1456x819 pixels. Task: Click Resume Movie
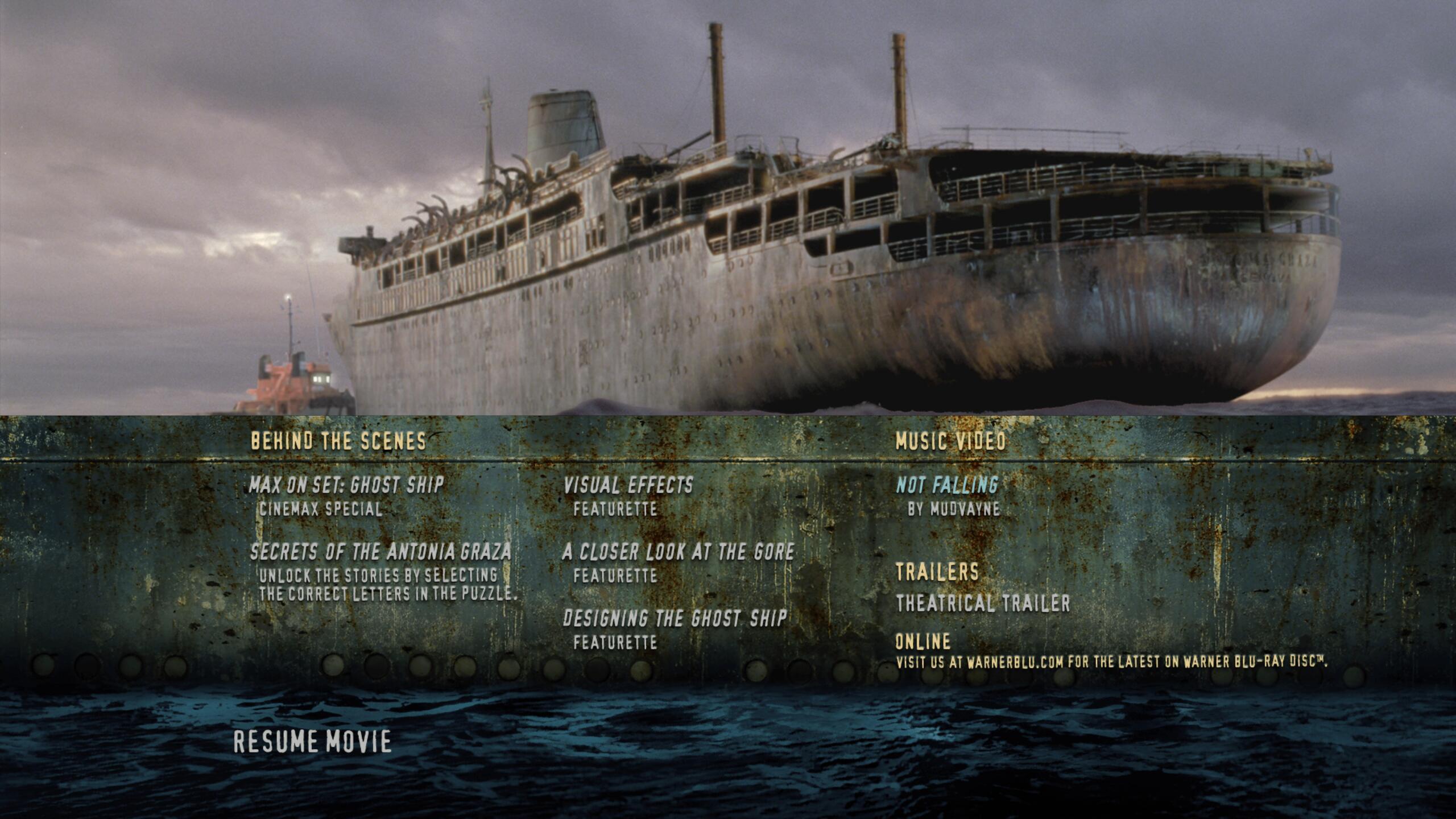[313, 742]
